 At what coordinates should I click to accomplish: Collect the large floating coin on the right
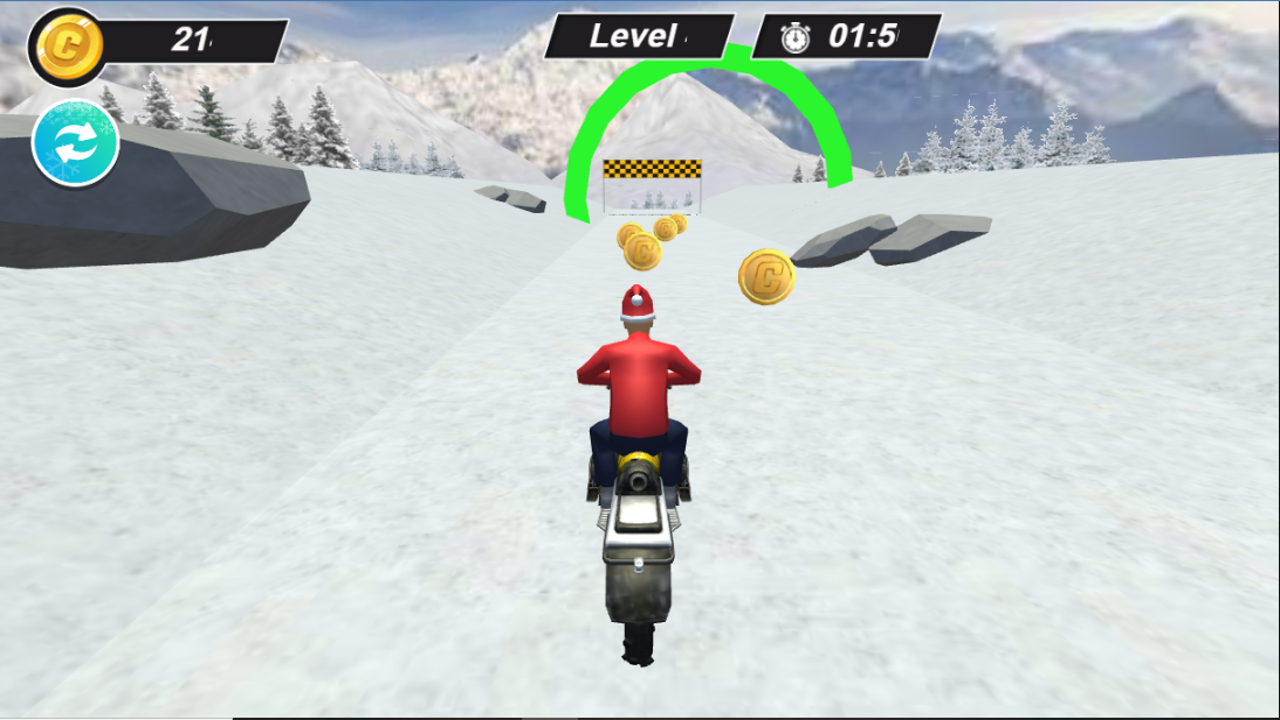coord(764,276)
